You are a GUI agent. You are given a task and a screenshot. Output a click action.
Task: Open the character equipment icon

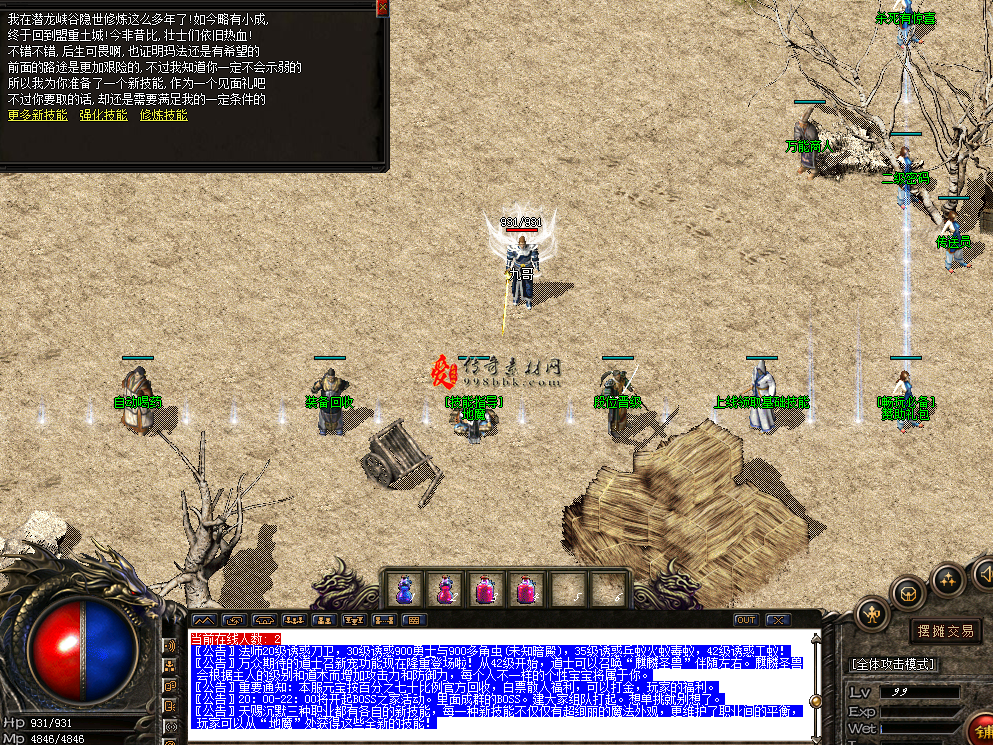pos(872,612)
